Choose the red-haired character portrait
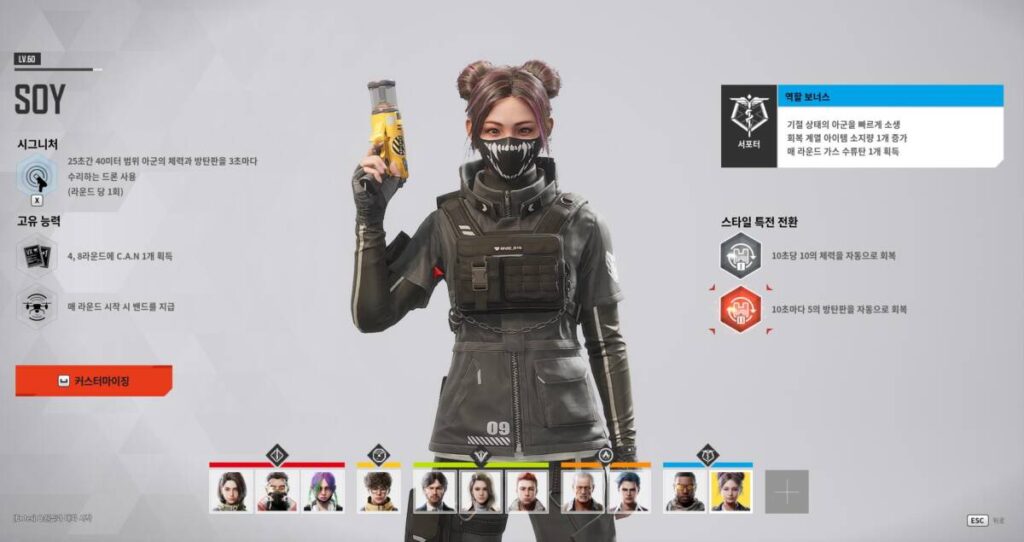Viewport: 1024px width, 542px height. click(x=526, y=491)
